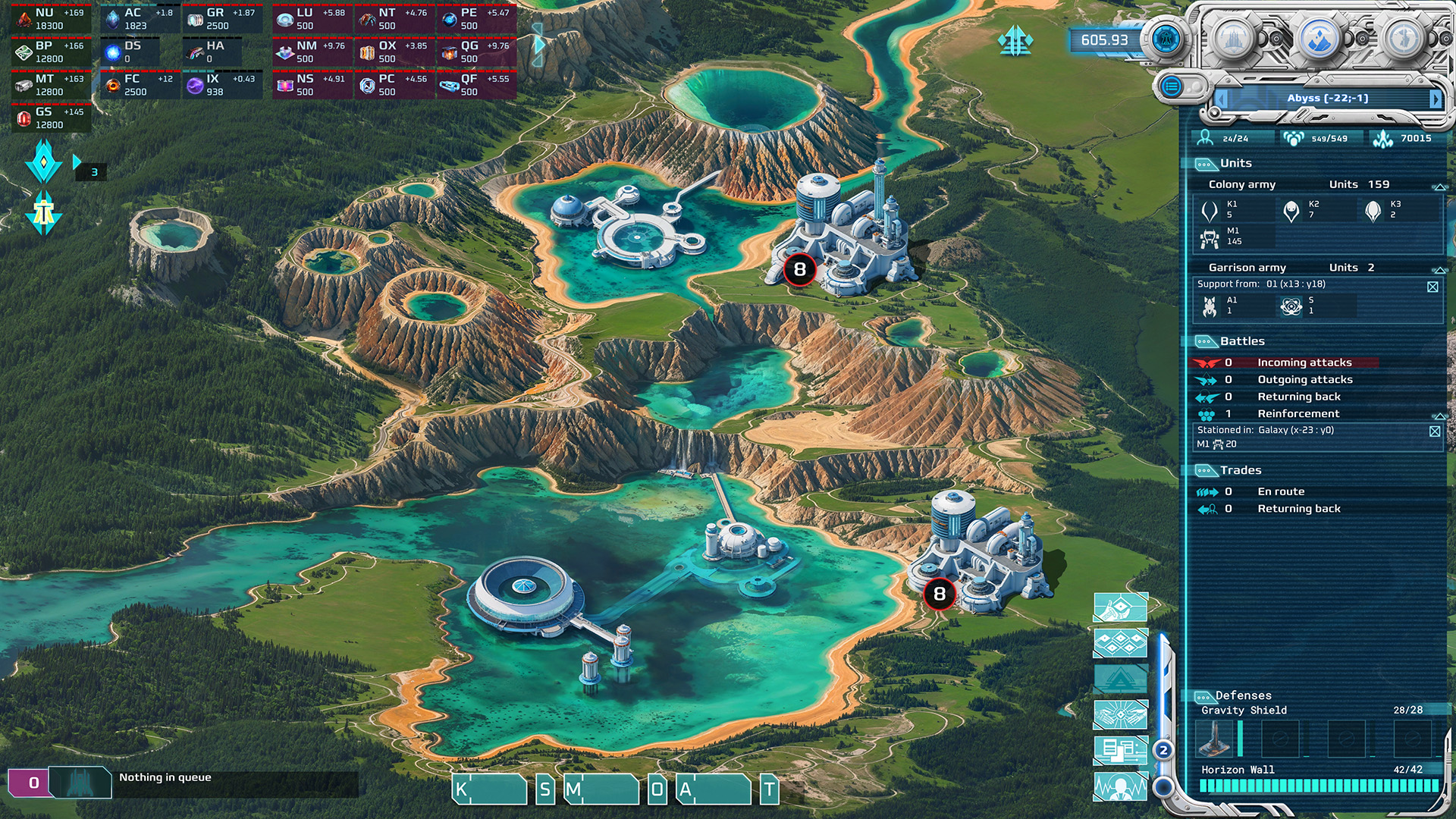Open the resource donation hand icon in right sidebar
The height and width of the screenshot is (819, 1456).
1120,607
